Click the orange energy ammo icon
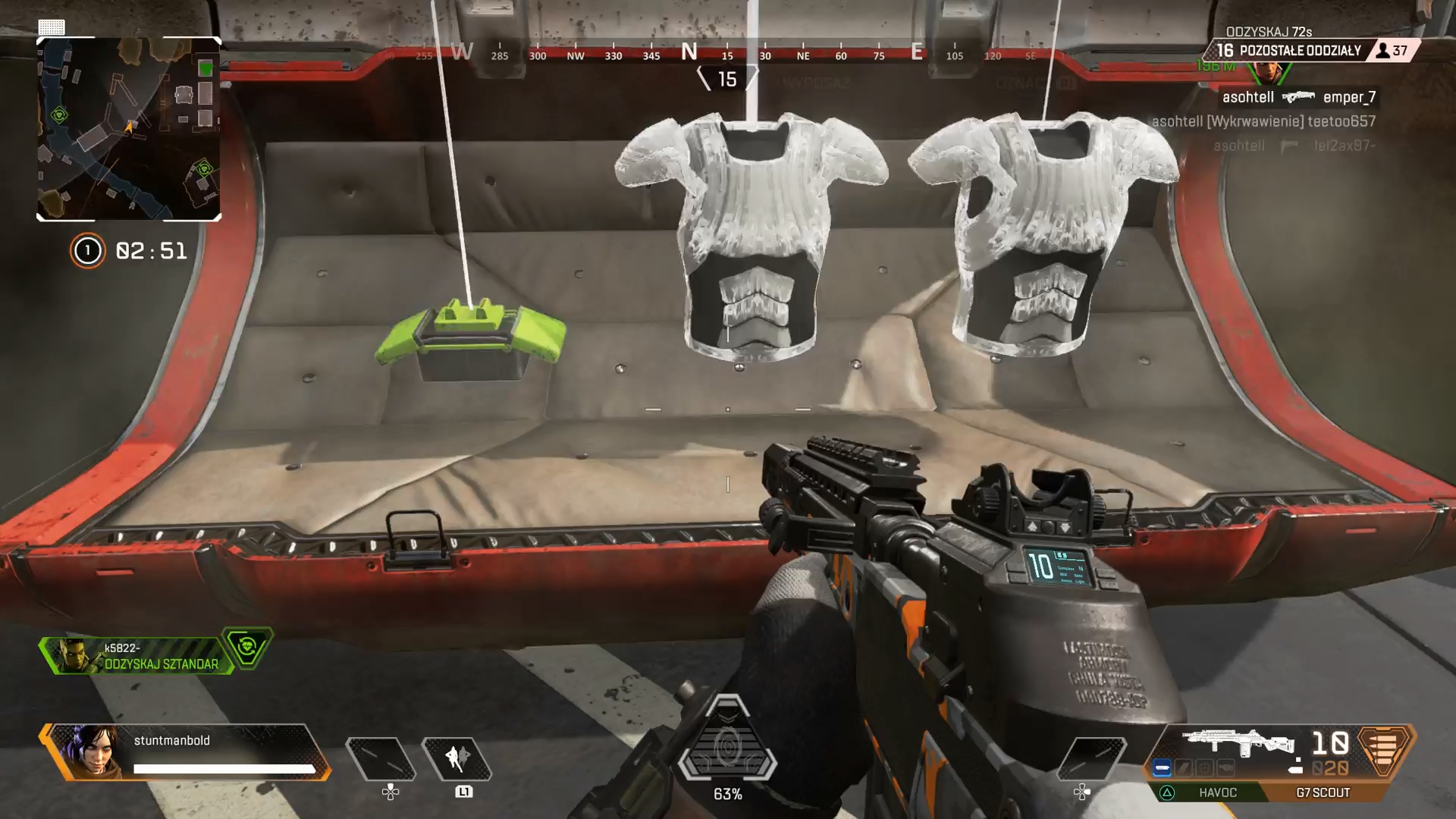The height and width of the screenshot is (819, 1456). pos(1383,748)
